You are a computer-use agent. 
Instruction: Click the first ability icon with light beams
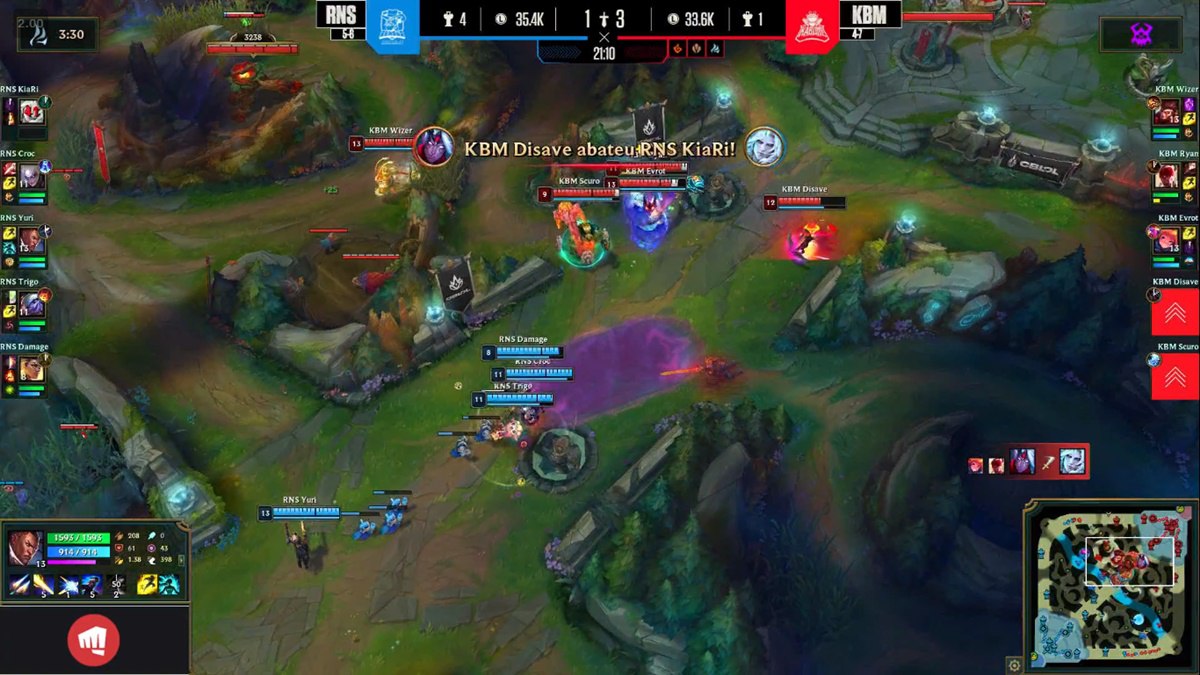coord(20,585)
